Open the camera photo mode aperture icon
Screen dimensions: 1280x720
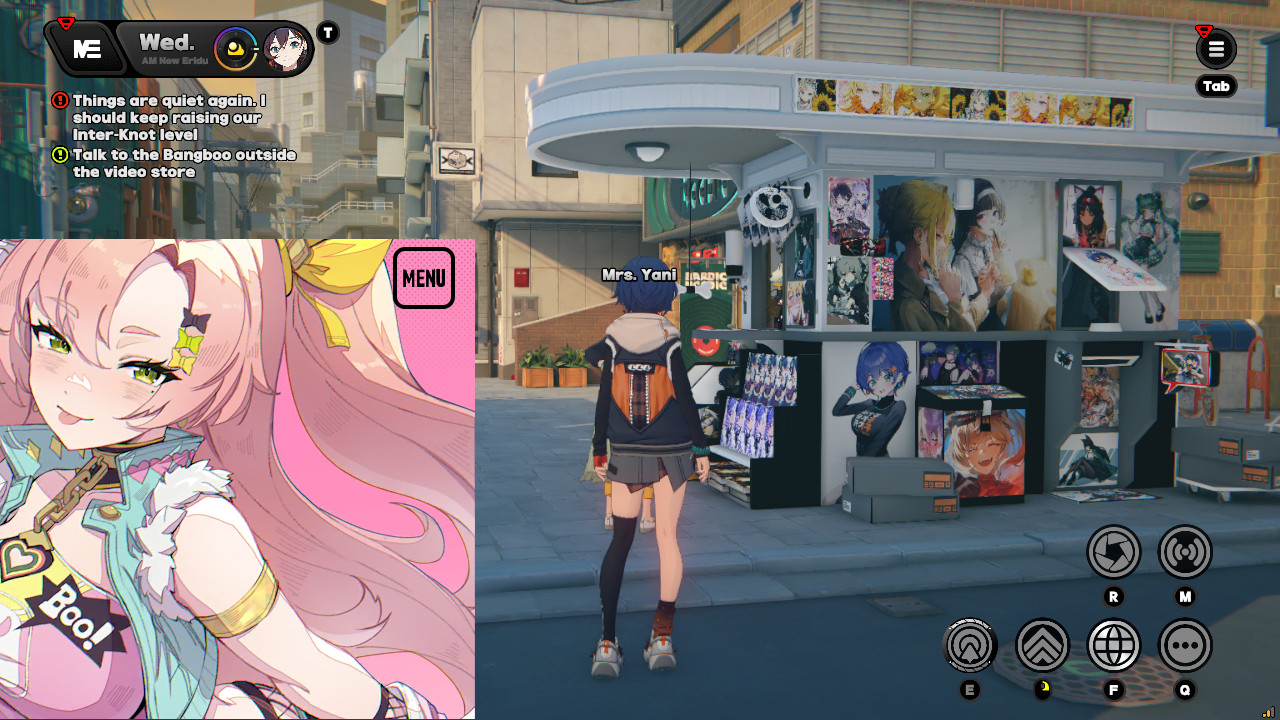pos(1113,552)
